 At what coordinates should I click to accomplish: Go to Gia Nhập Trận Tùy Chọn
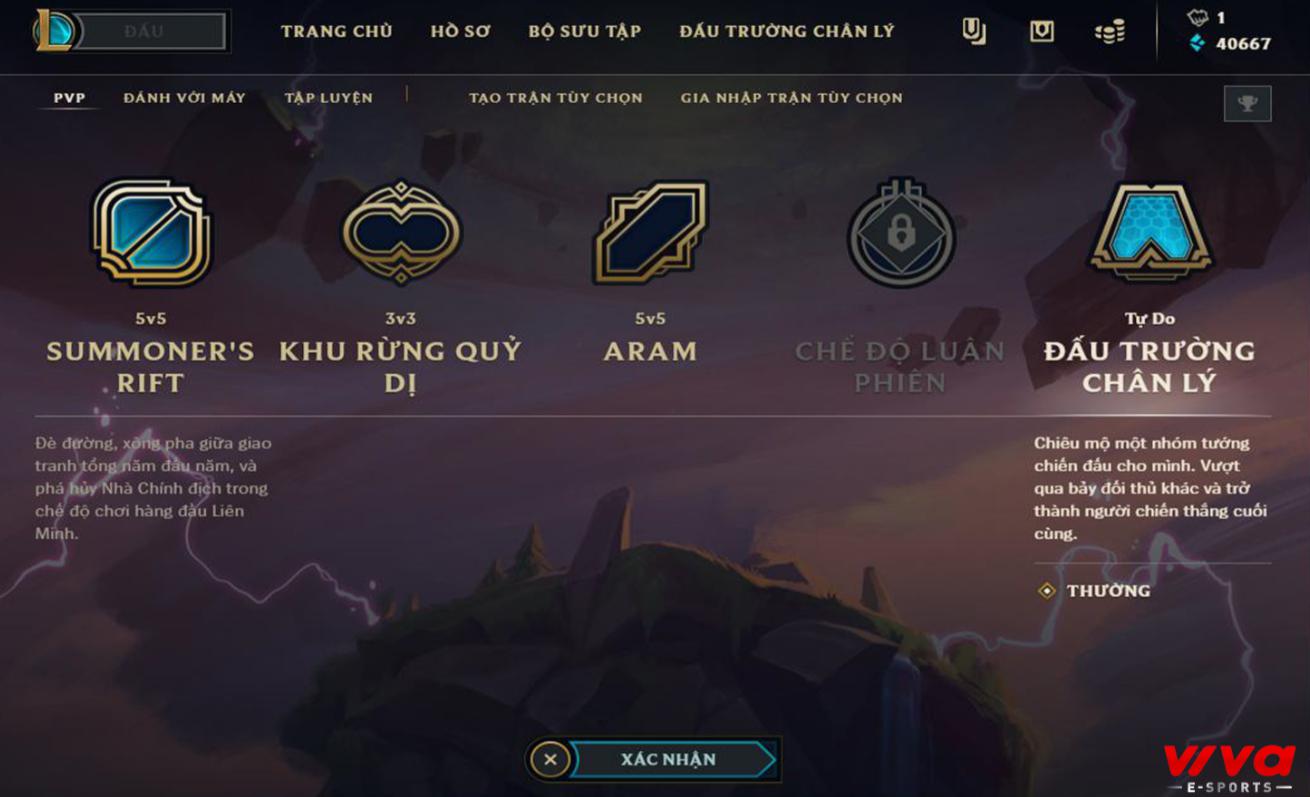[791, 98]
